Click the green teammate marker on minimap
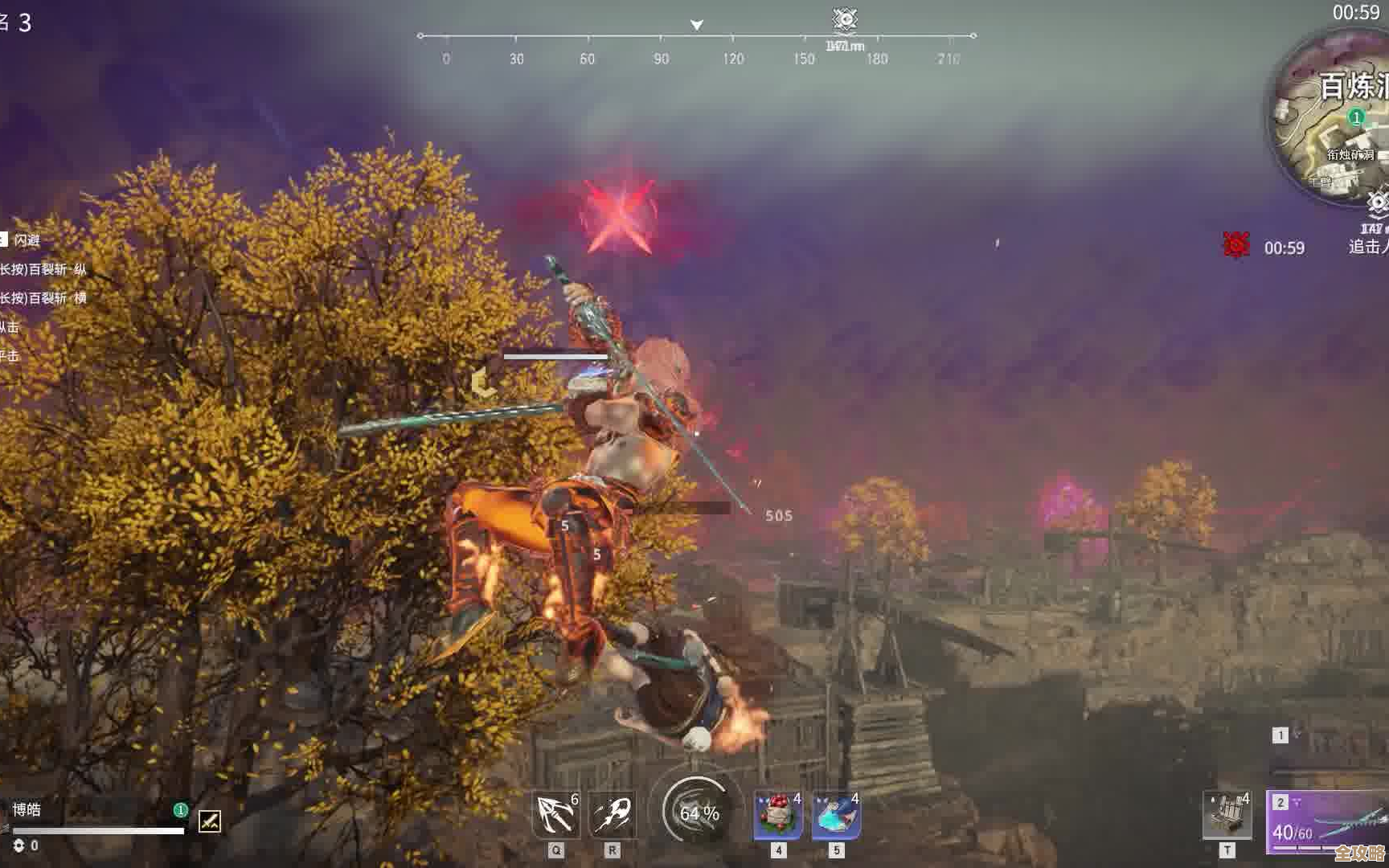1389x868 pixels. pos(1357,118)
